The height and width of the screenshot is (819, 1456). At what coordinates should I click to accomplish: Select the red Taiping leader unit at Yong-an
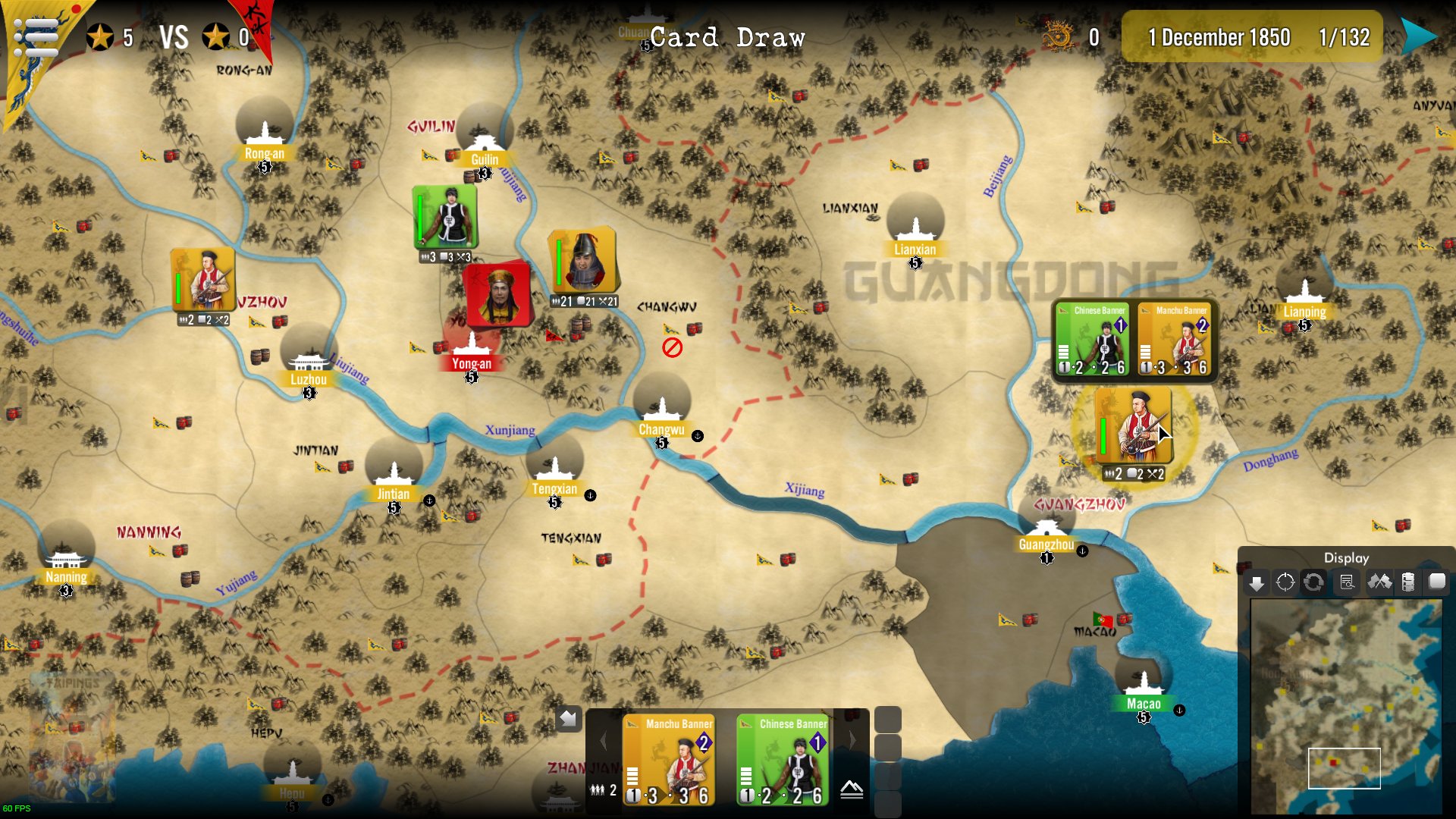(498, 295)
